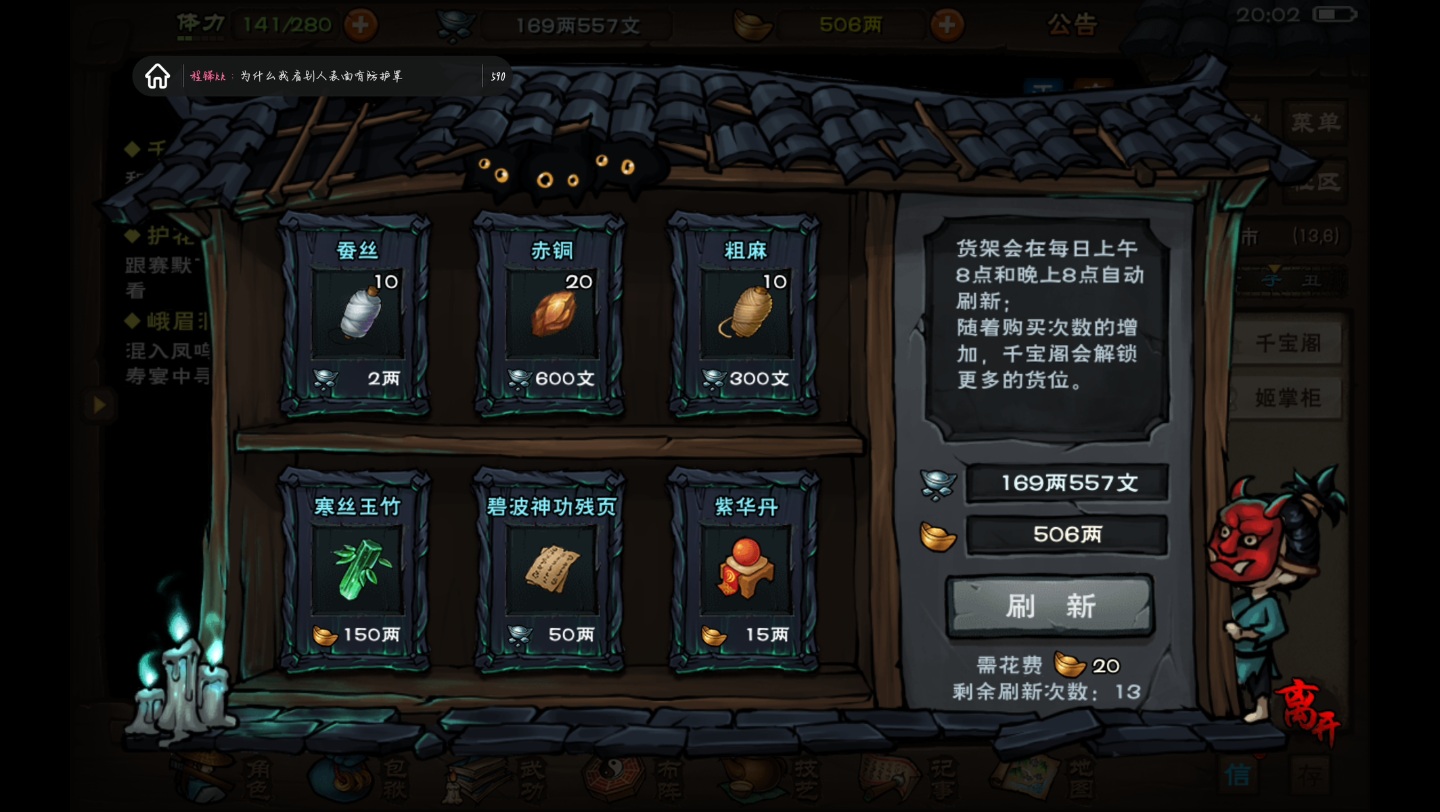Add stamina with the 体力 plus button
Image resolution: width=1440 pixels, height=812 pixels.
360,24
